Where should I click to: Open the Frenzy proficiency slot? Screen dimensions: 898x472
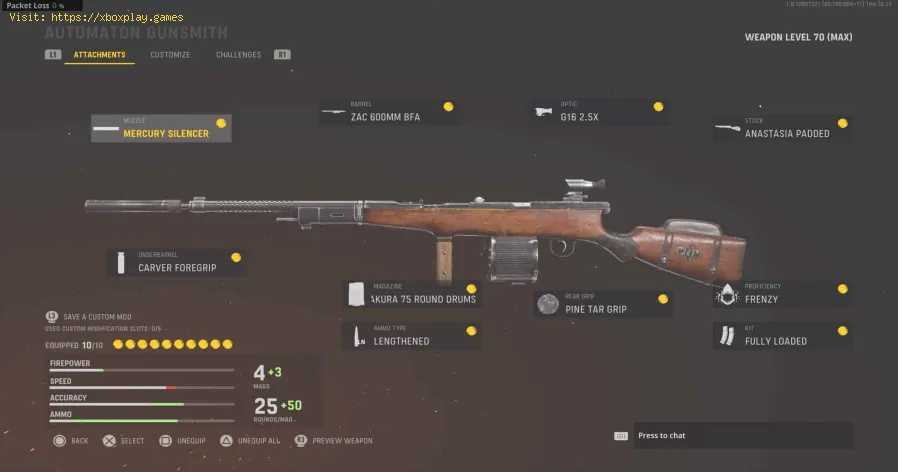[783, 294]
